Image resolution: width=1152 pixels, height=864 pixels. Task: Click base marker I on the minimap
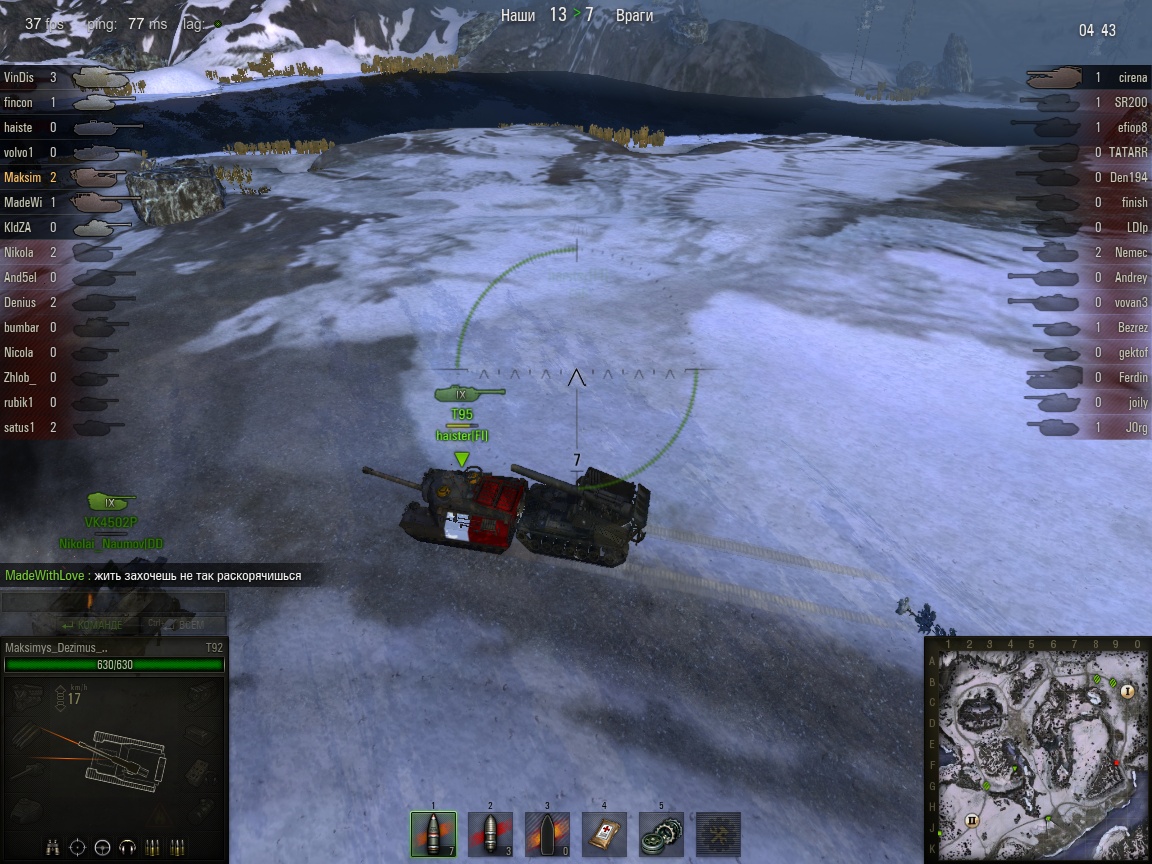[1127, 691]
